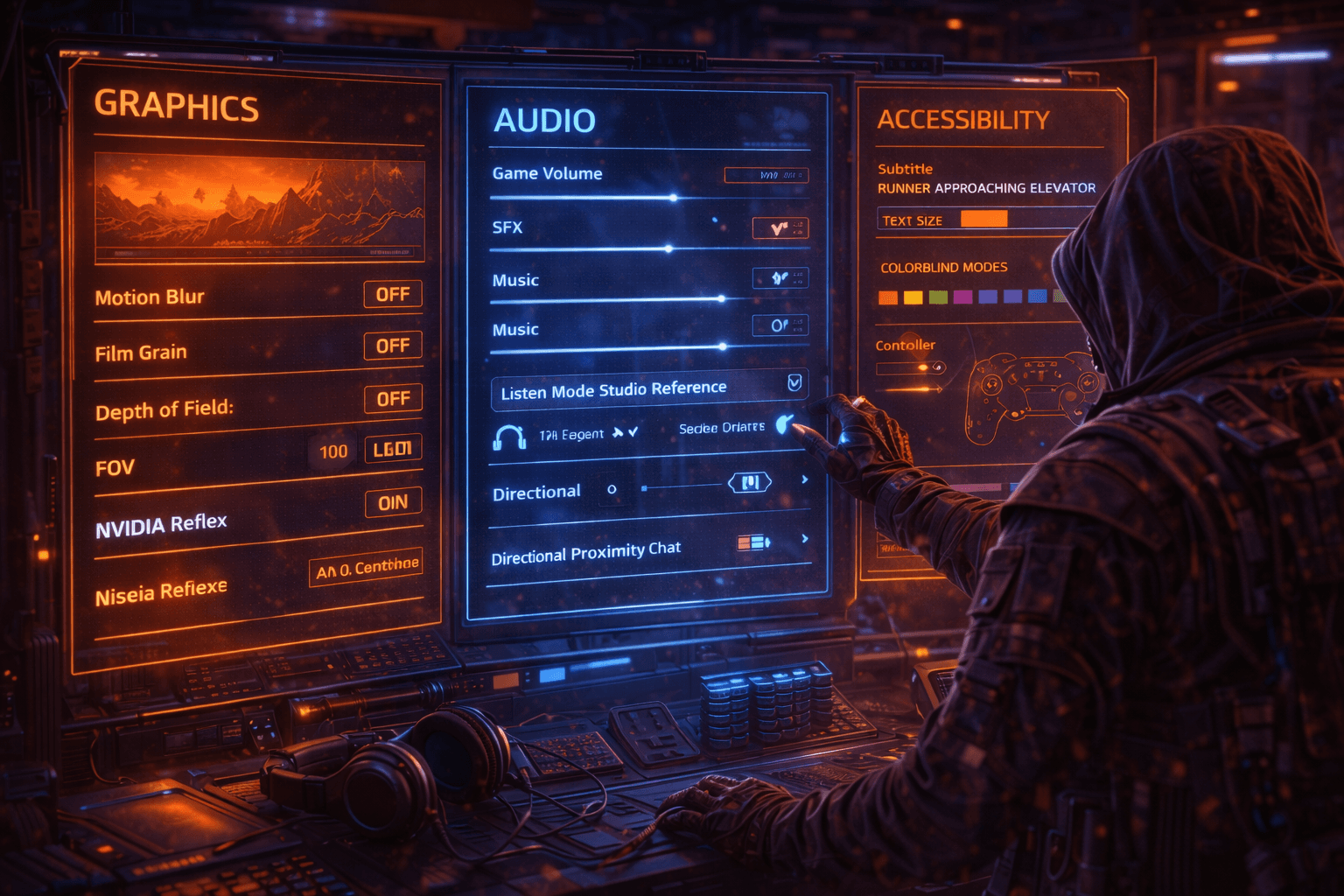Choose the orange colorblind mode swatch
Screen dimensions: 1344x896
pos(888,297)
